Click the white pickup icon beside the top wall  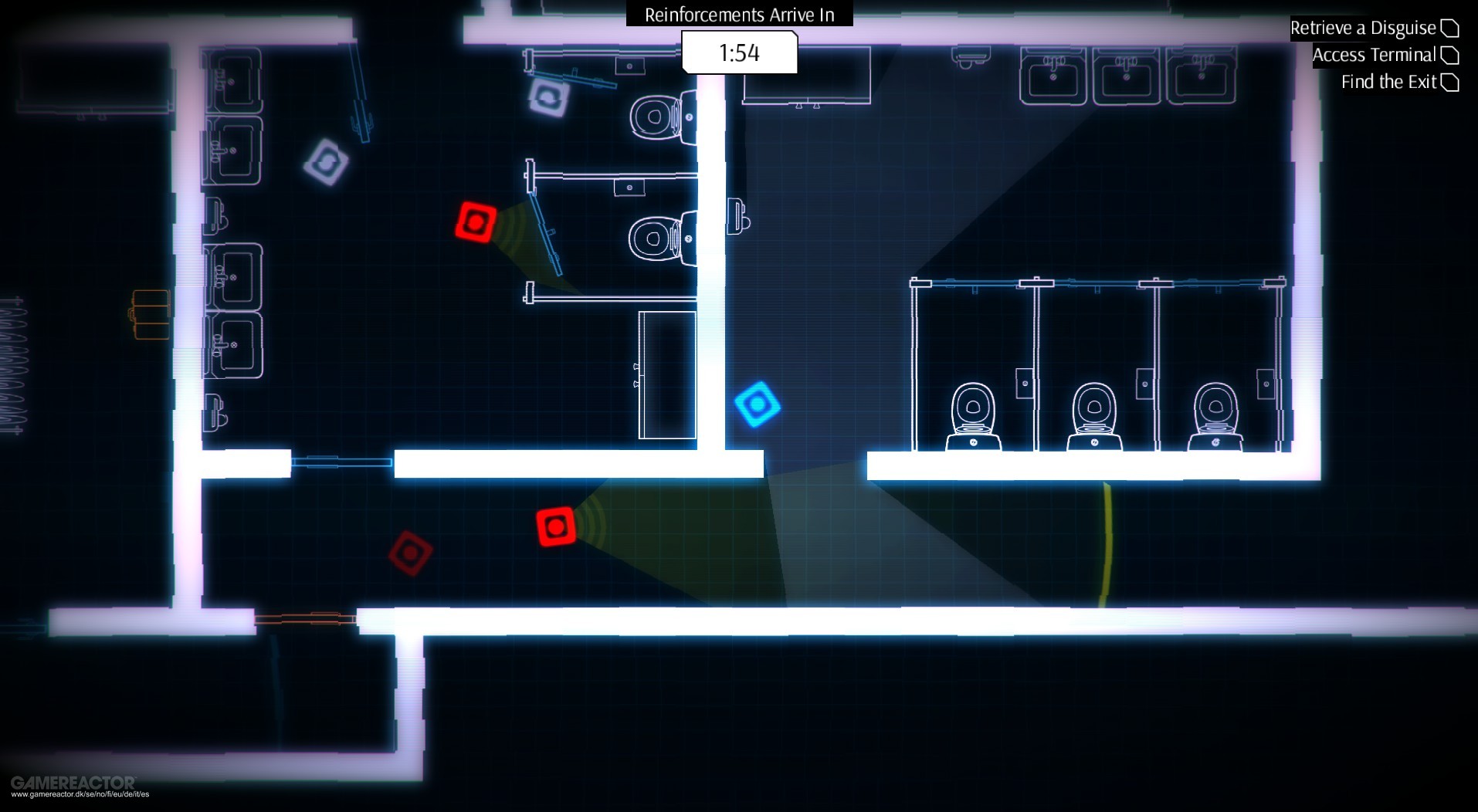click(x=549, y=99)
